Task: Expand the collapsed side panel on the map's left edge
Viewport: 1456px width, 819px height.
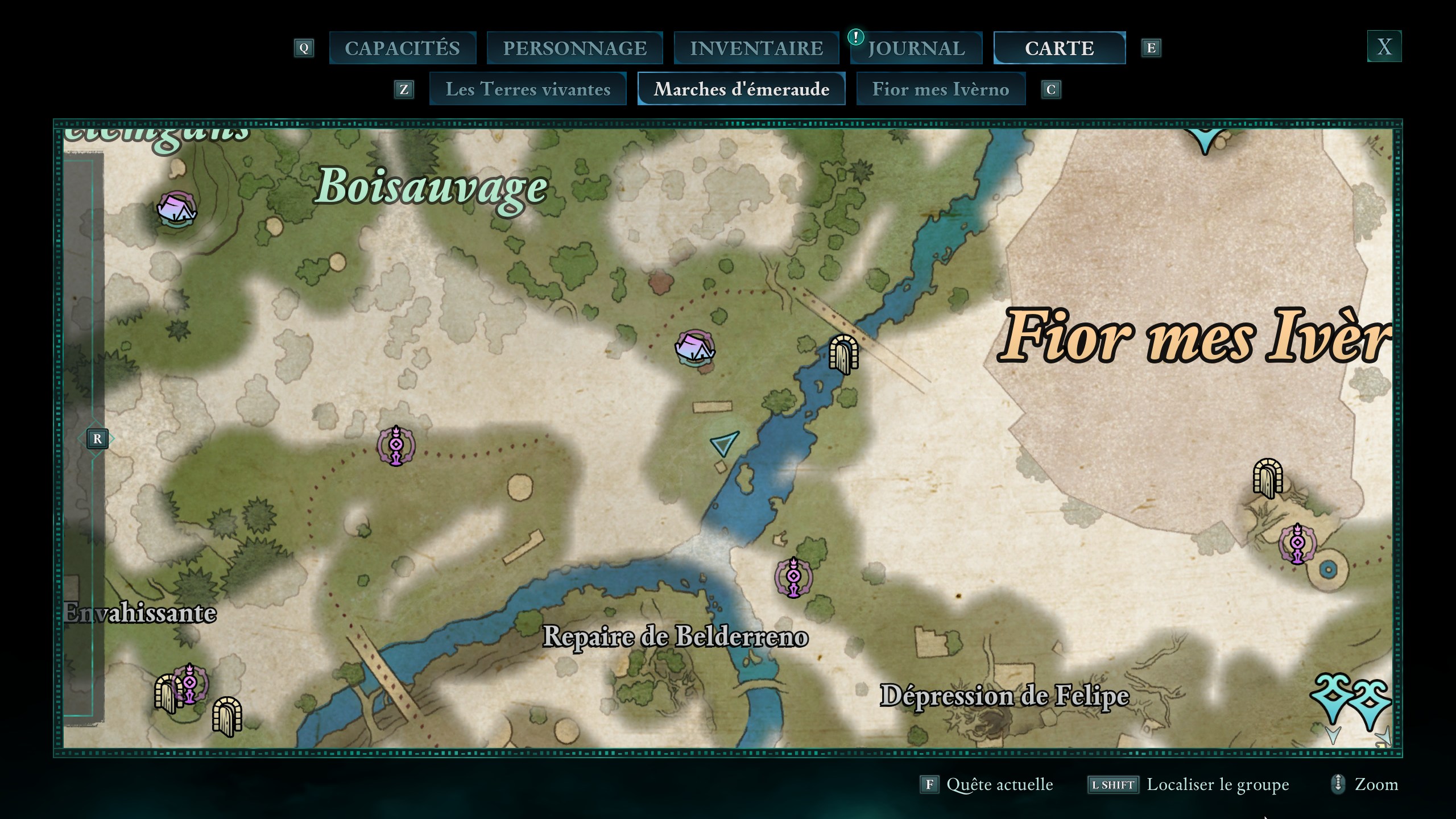Action: pos(97,439)
